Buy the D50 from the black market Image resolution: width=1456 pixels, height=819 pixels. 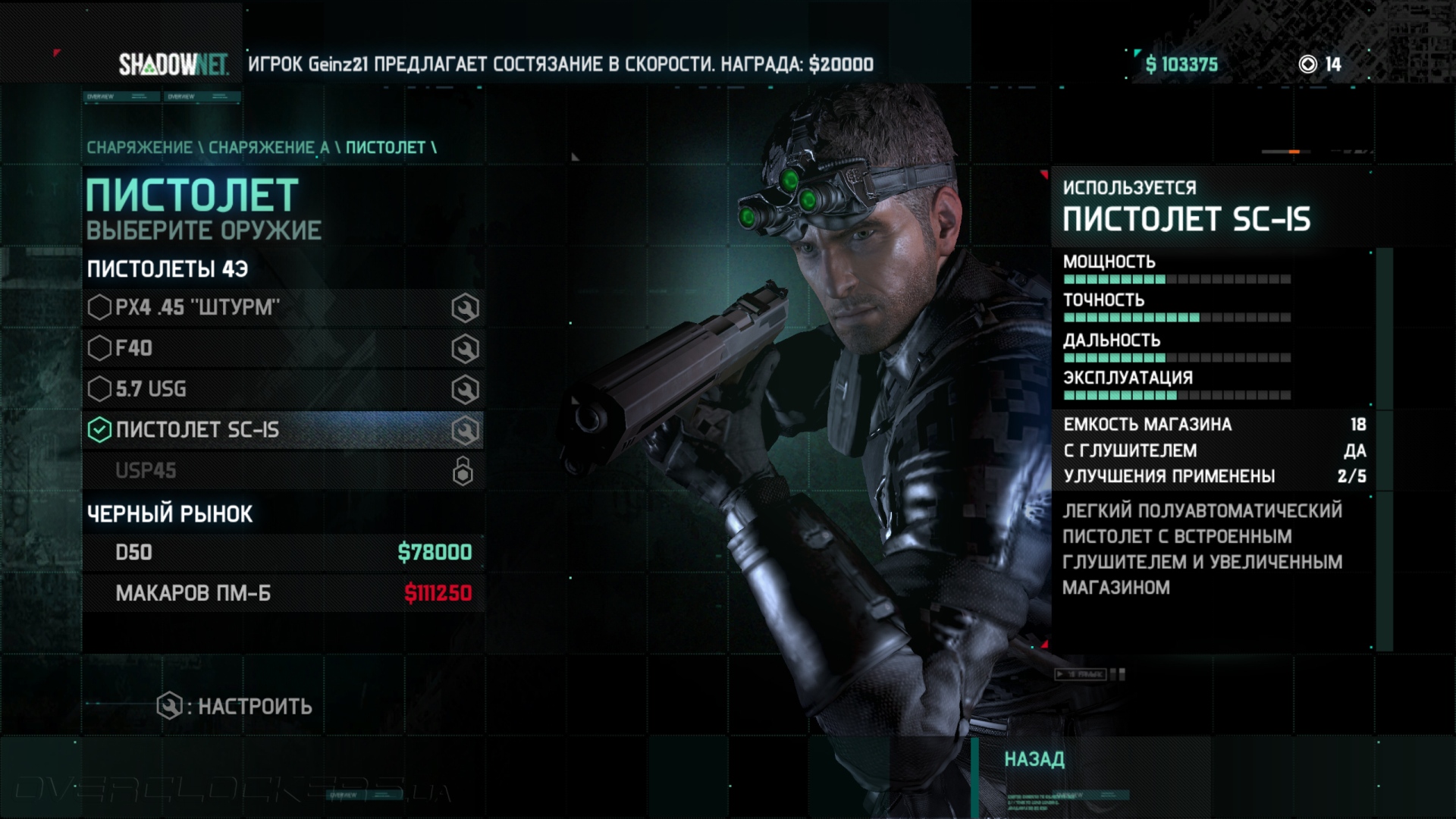[282, 553]
